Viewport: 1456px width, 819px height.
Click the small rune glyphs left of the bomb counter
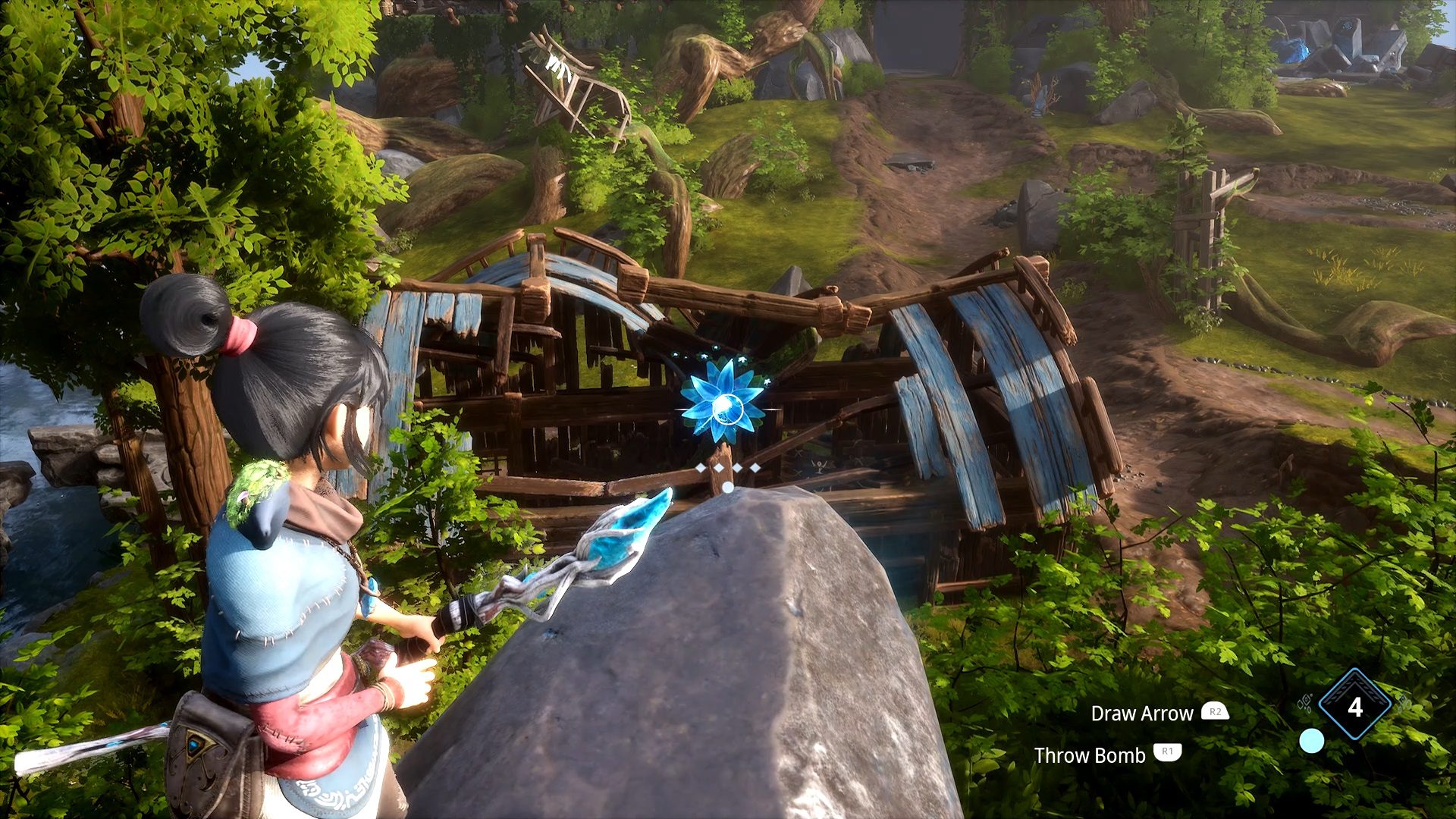pyautogui.click(x=1306, y=703)
